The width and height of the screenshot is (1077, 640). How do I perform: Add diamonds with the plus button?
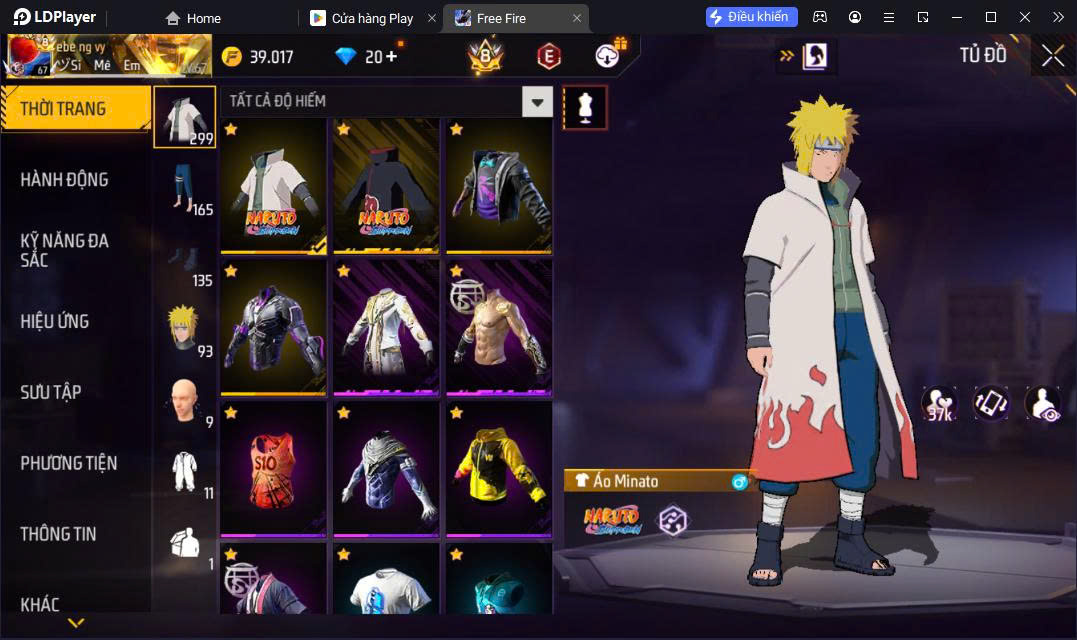pyautogui.click(x=391, y=56)
